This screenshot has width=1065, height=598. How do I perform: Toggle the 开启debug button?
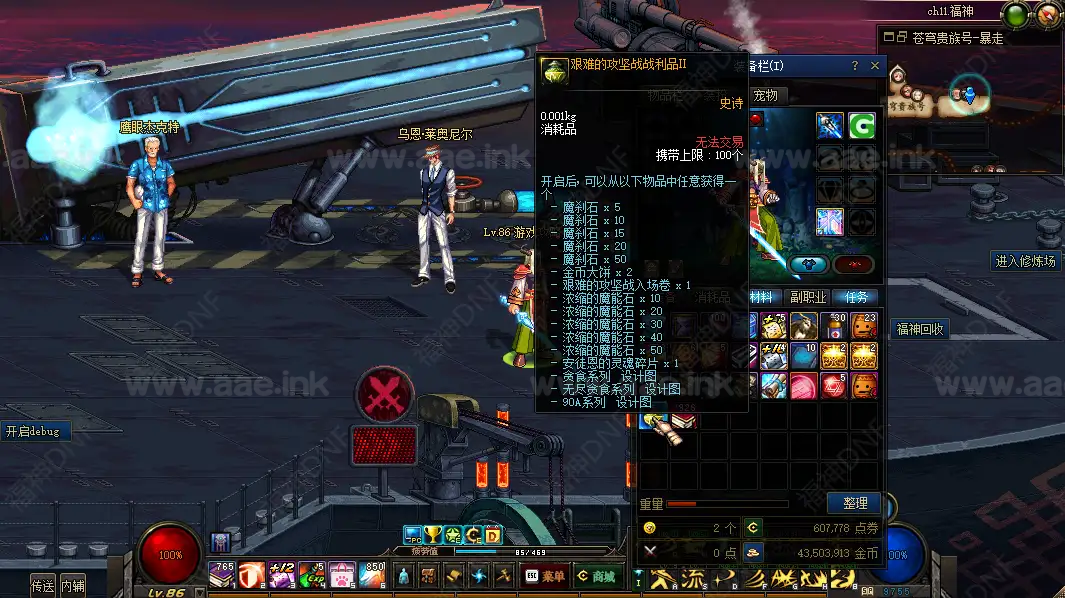33,432
